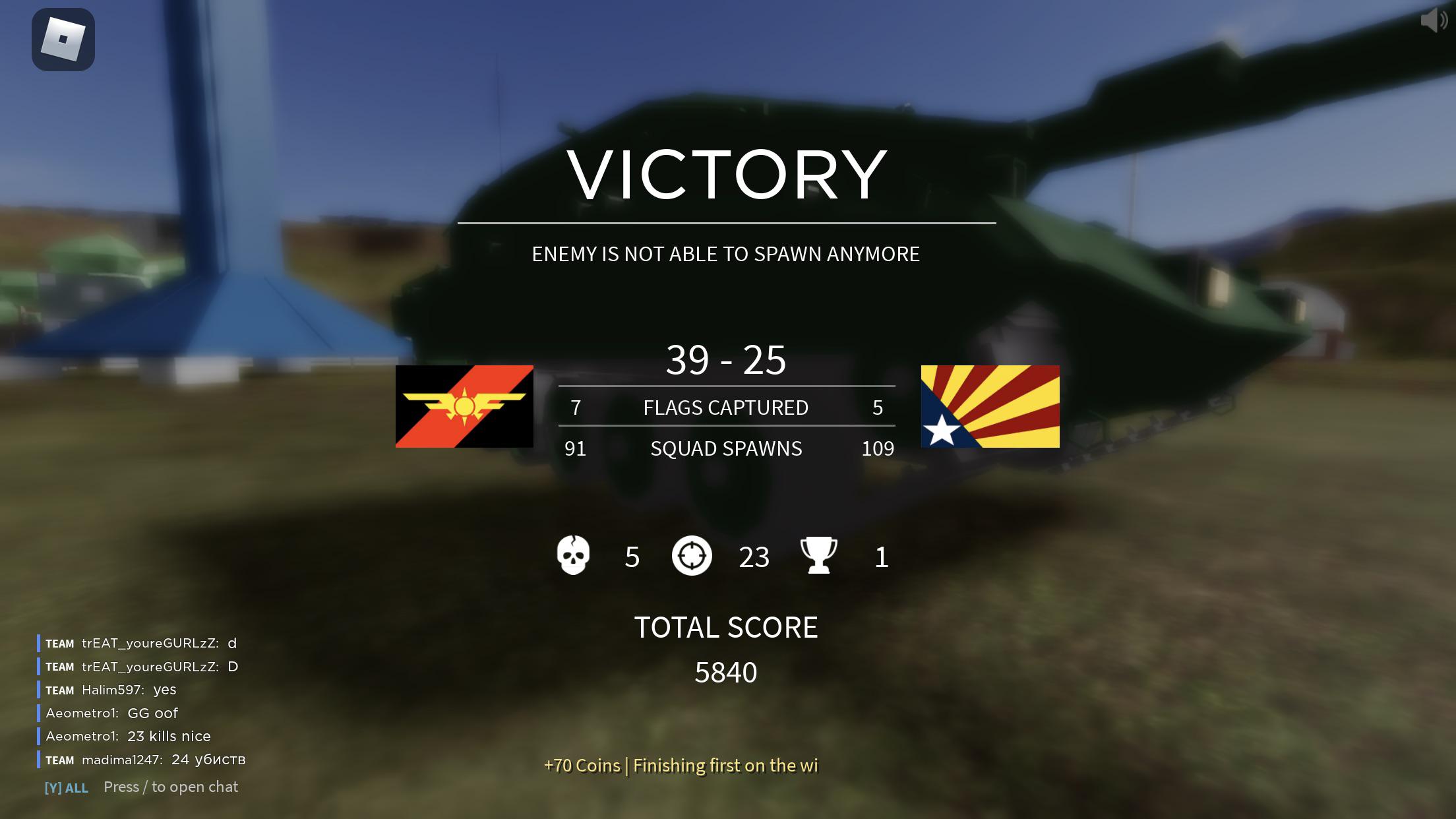The width and height of the screenshot is (1456, 819).
Task: Toggle the TEAM tag on trEAT_youreGURLzZ's first message
Action: tap(59, 644)
